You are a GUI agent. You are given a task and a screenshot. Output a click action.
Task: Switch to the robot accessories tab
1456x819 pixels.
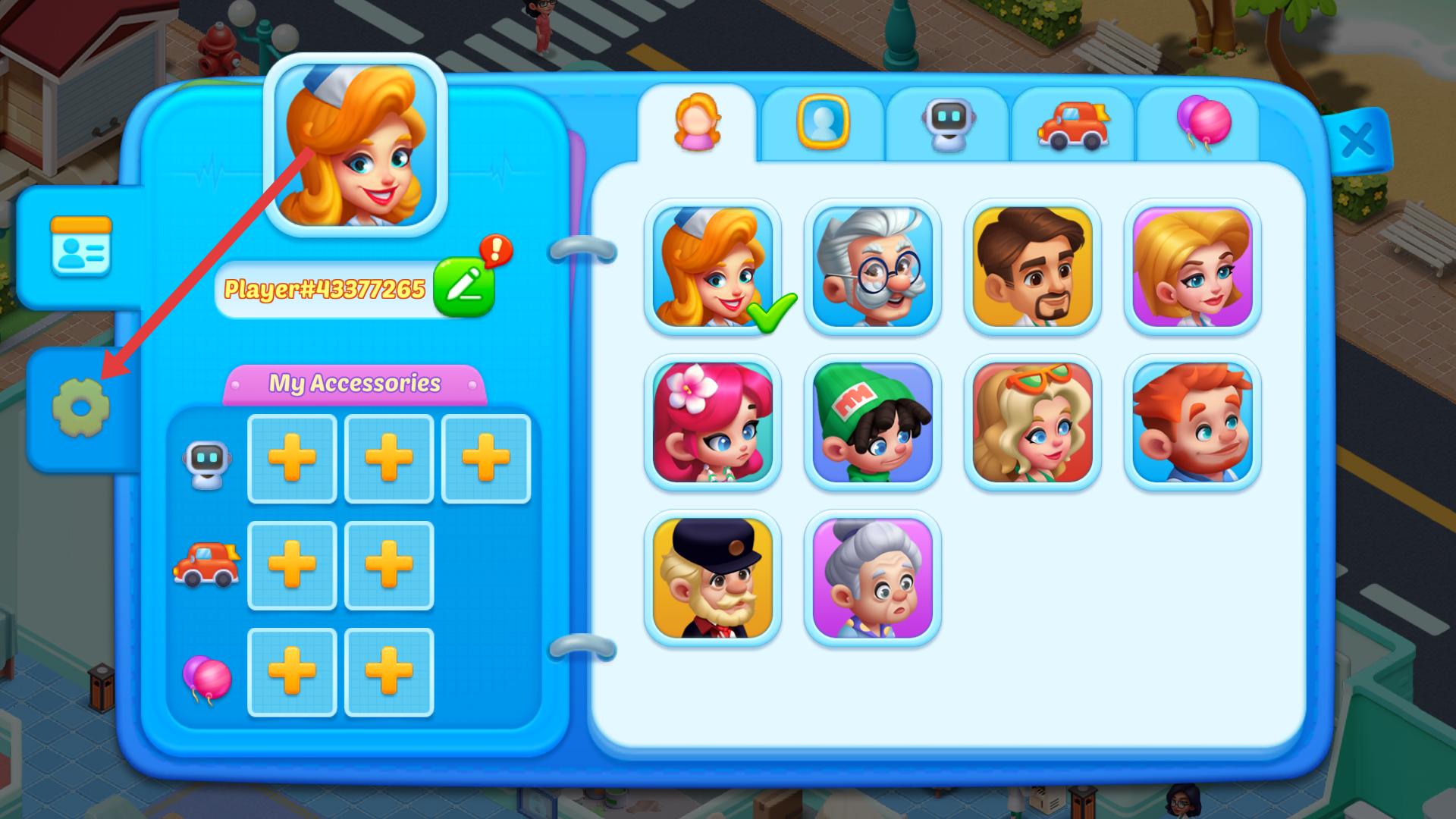click(x=948, y=123)
